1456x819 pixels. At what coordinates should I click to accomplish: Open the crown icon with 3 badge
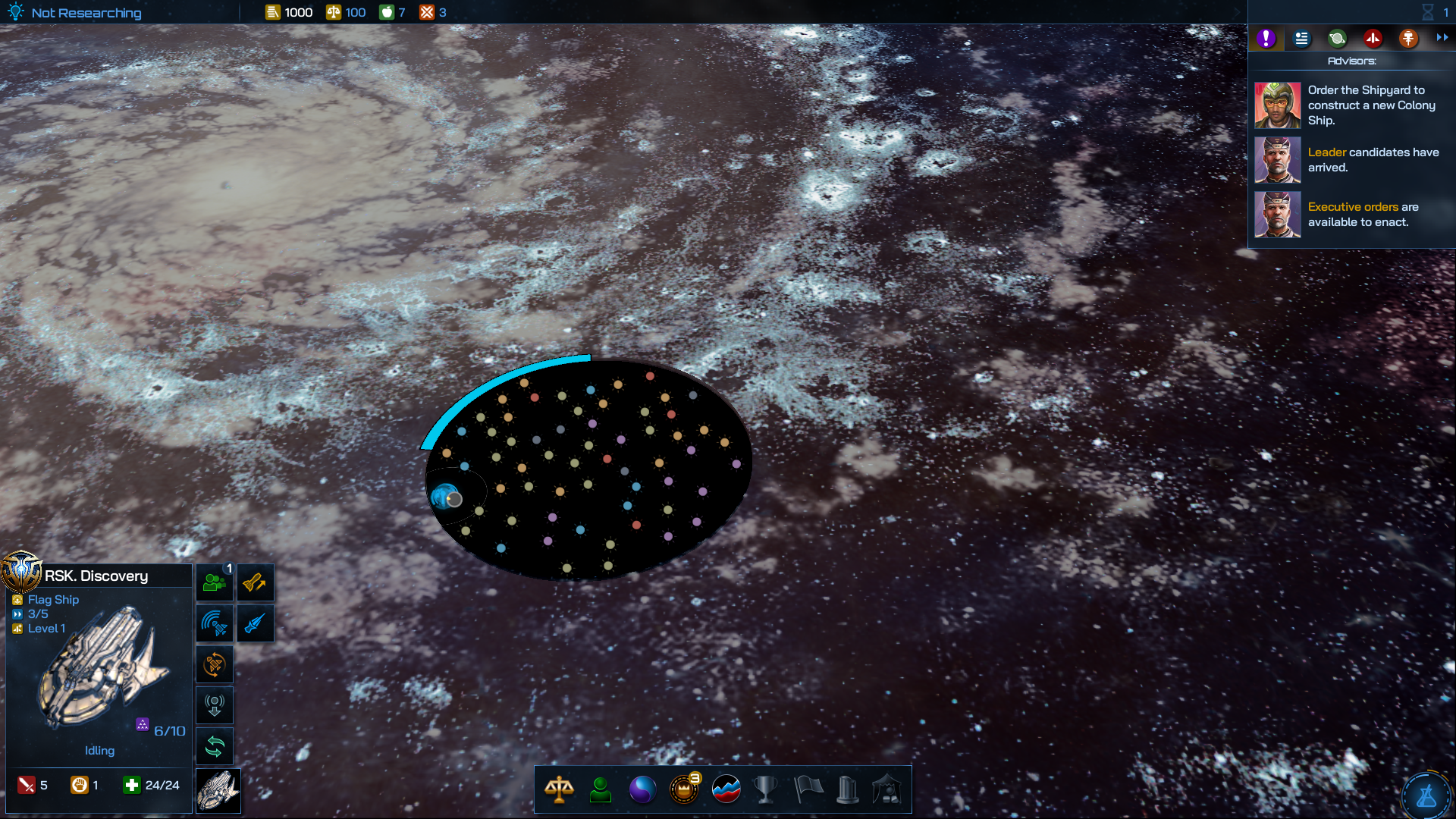click(x=684, y=789)
